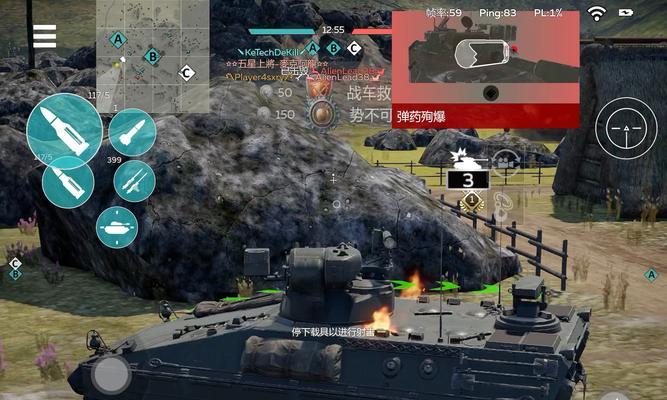Tap the tank vehicle status icon
This screenshot has width=667, height=400.
click(x=117, y=227)
